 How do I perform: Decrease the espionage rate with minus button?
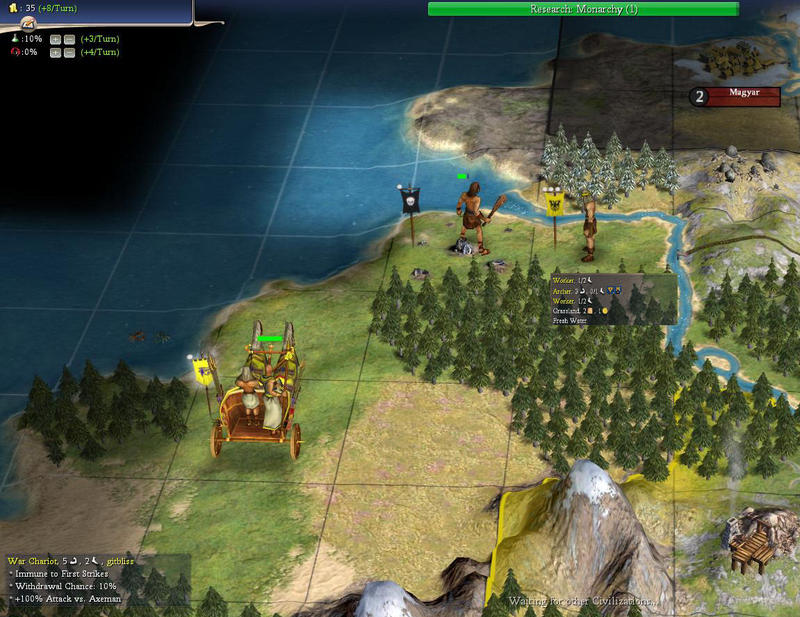point(69,52)
